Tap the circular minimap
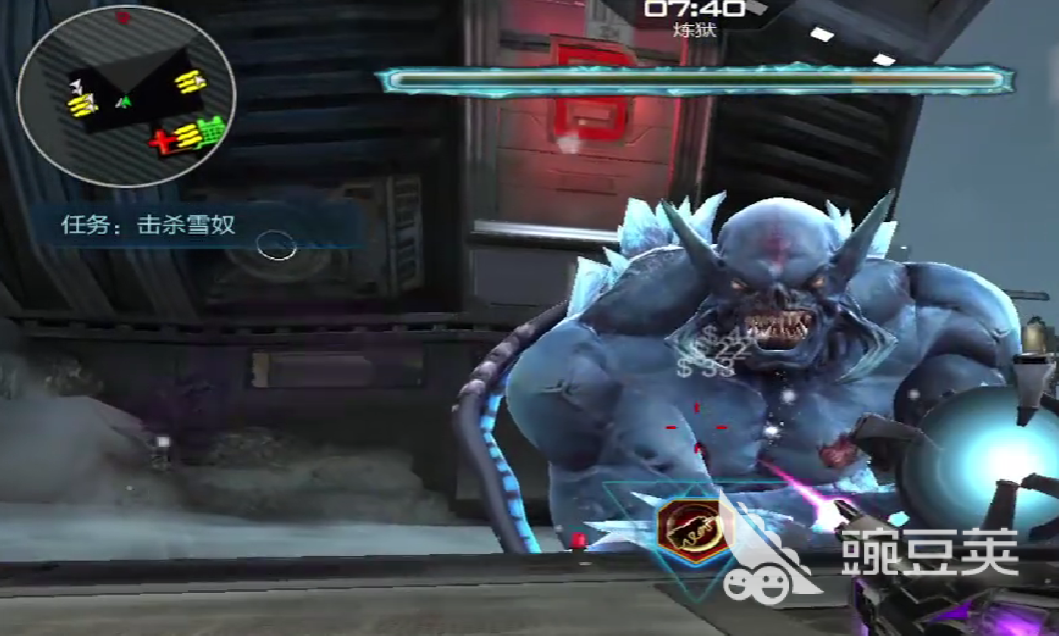 (x=125, y=96)
